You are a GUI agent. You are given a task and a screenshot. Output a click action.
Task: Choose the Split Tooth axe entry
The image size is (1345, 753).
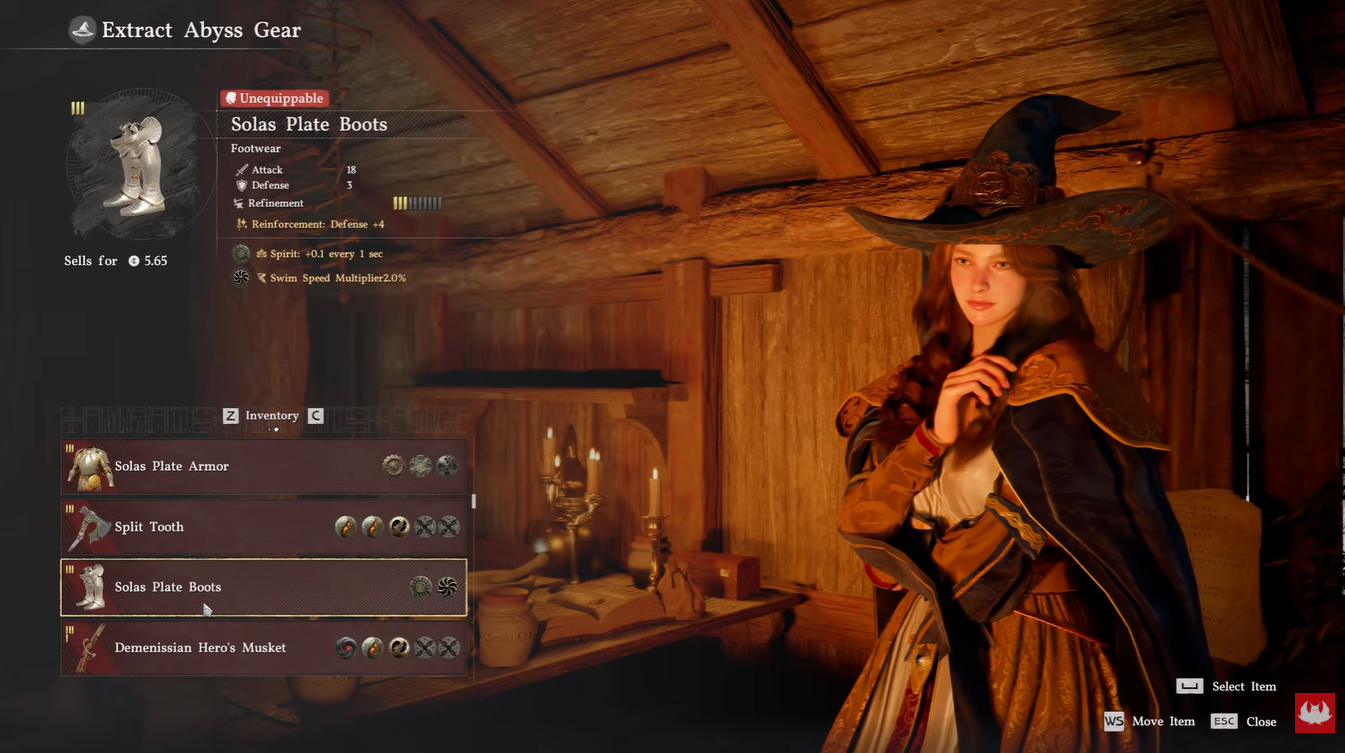[x=264, y=527]
